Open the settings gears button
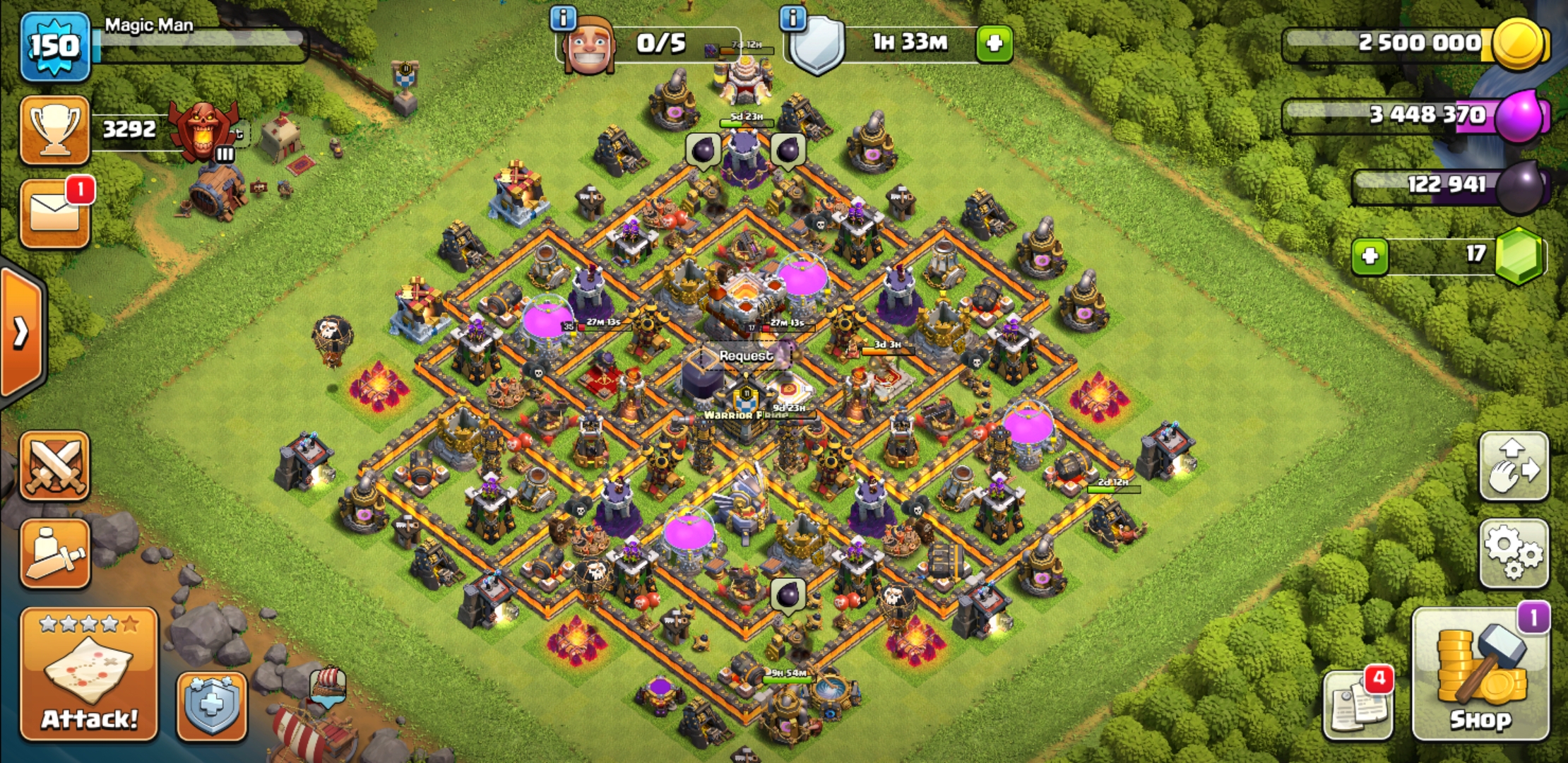This screenshot has width=1568, height=763. 1514,553
